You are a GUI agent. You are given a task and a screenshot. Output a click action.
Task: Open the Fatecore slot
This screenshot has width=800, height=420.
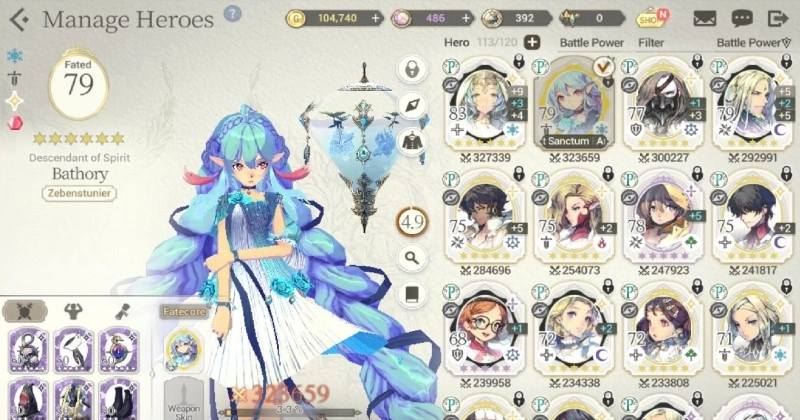(183, 348)
